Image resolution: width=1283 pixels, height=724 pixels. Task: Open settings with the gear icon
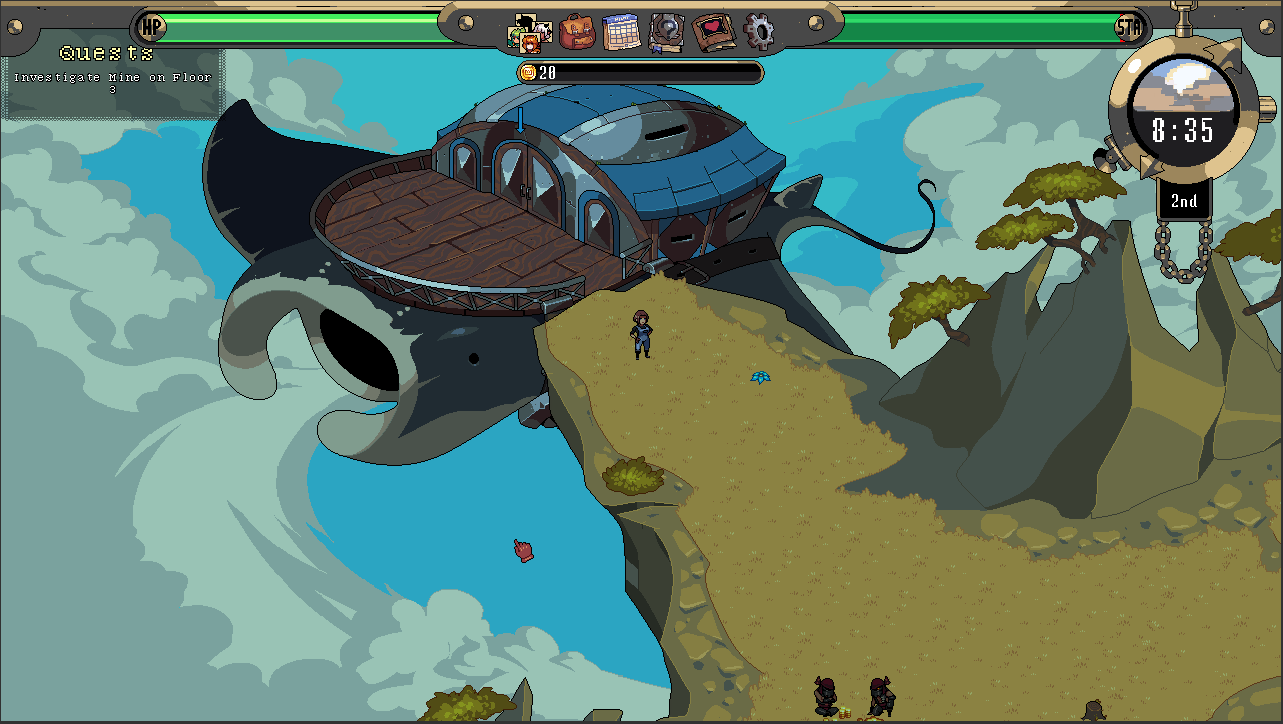[x=759, y=32]
